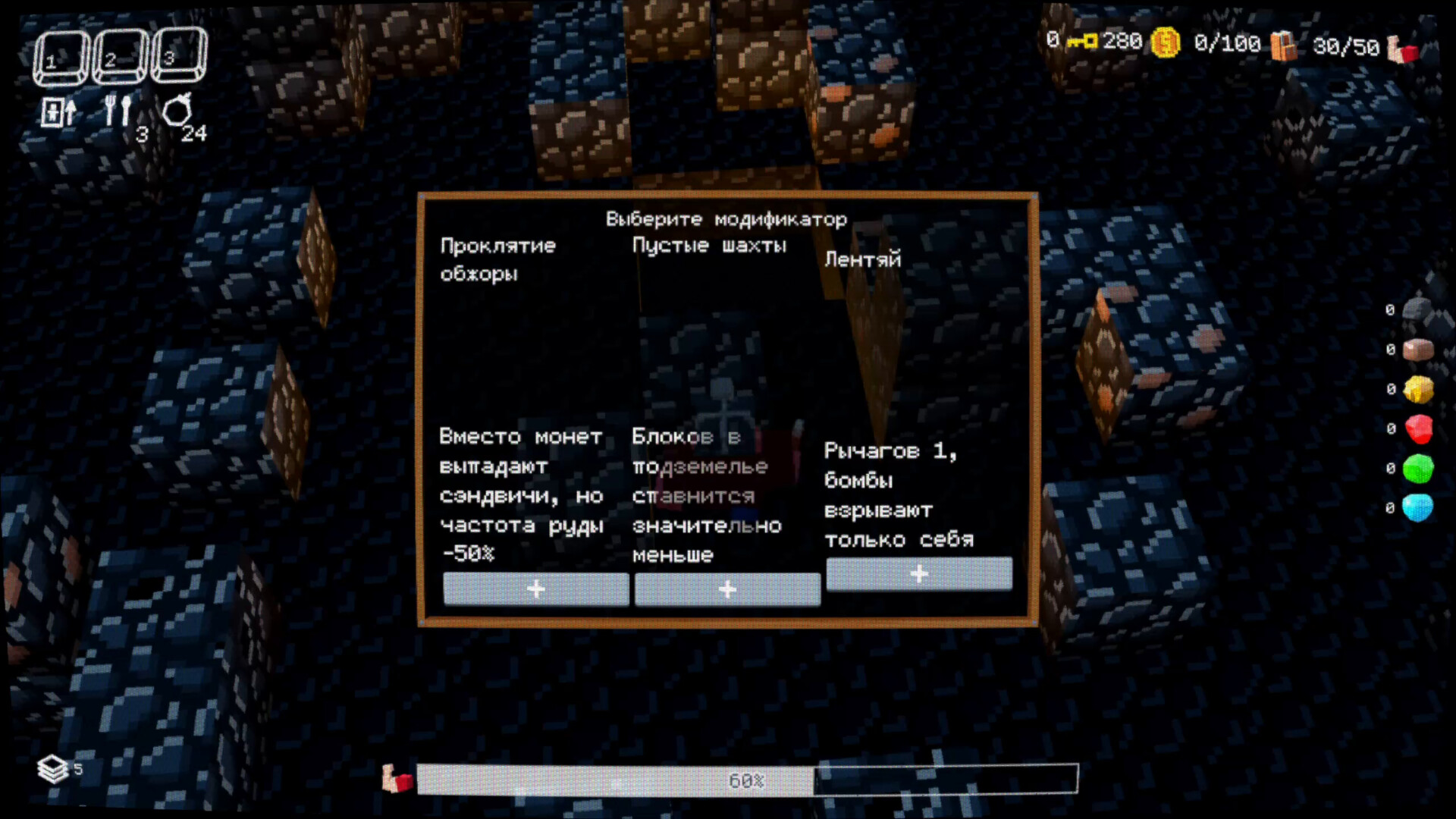Image resolution: width=1456 pixels, height=819 pixels.
Task: Click the upgrade arrow icon
Action: coord(57,111)
